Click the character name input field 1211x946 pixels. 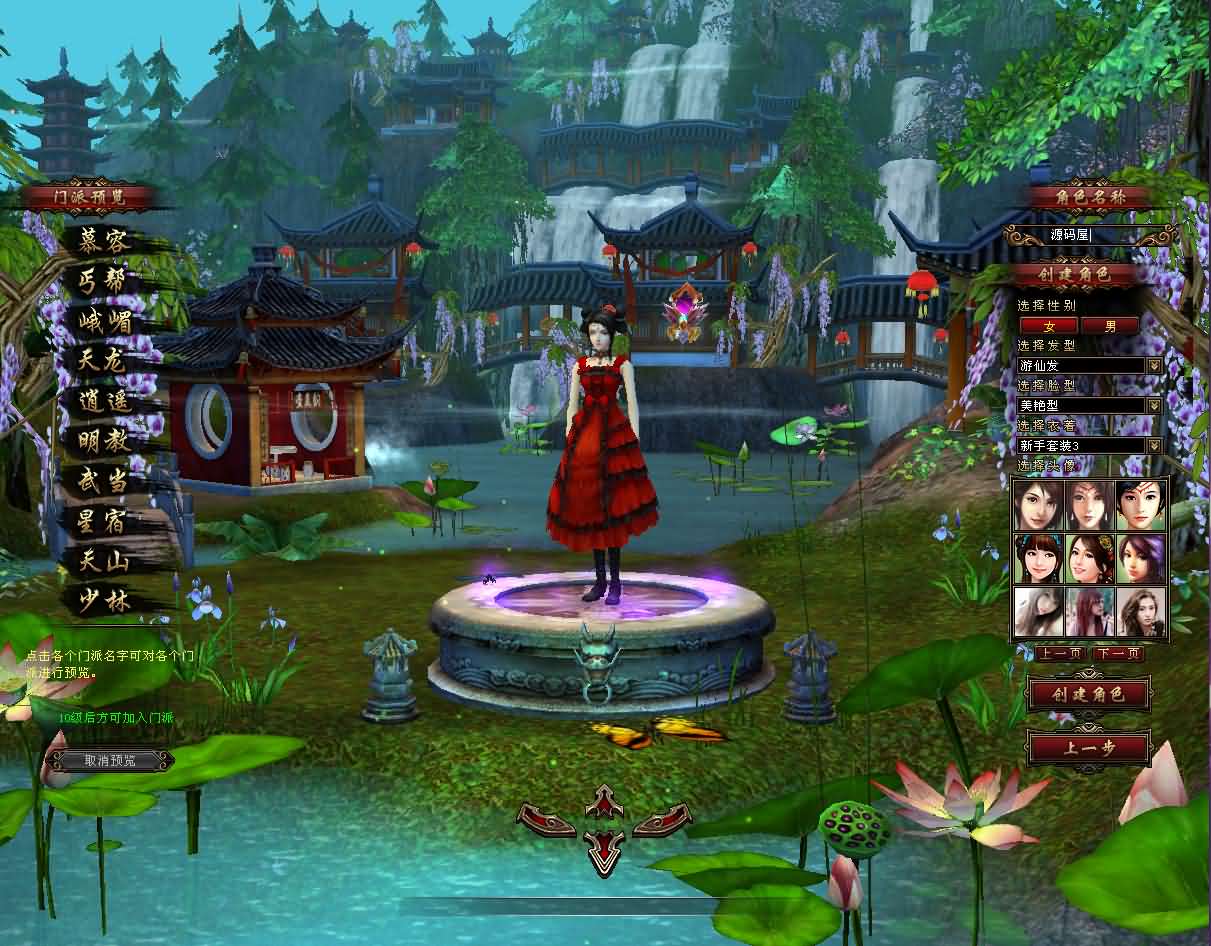(1090, 235)
